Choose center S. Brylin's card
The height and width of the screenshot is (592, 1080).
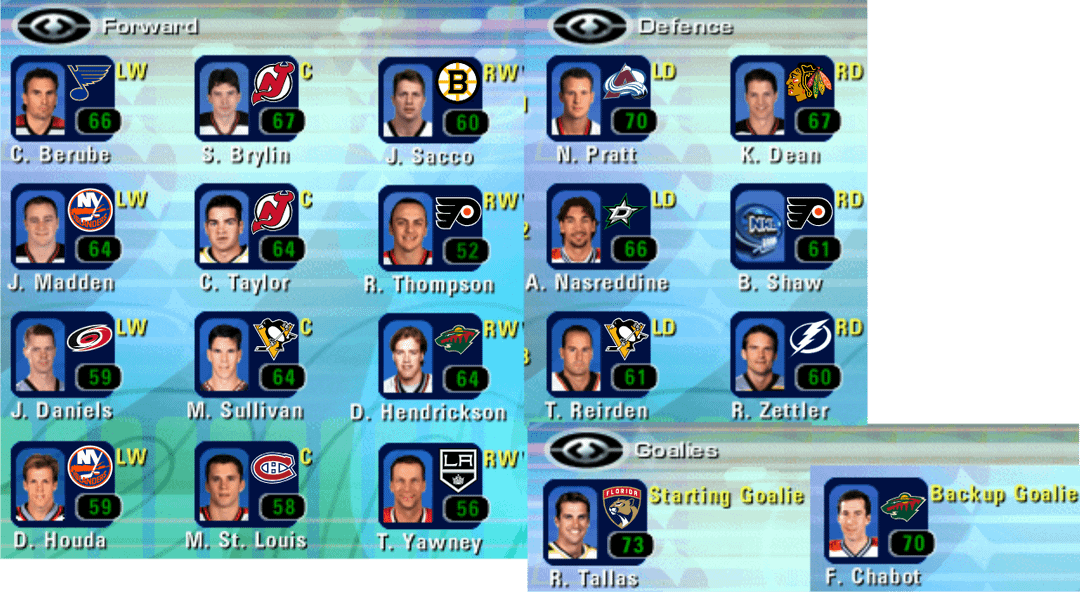pyautogui.click(x=247, y=98)
